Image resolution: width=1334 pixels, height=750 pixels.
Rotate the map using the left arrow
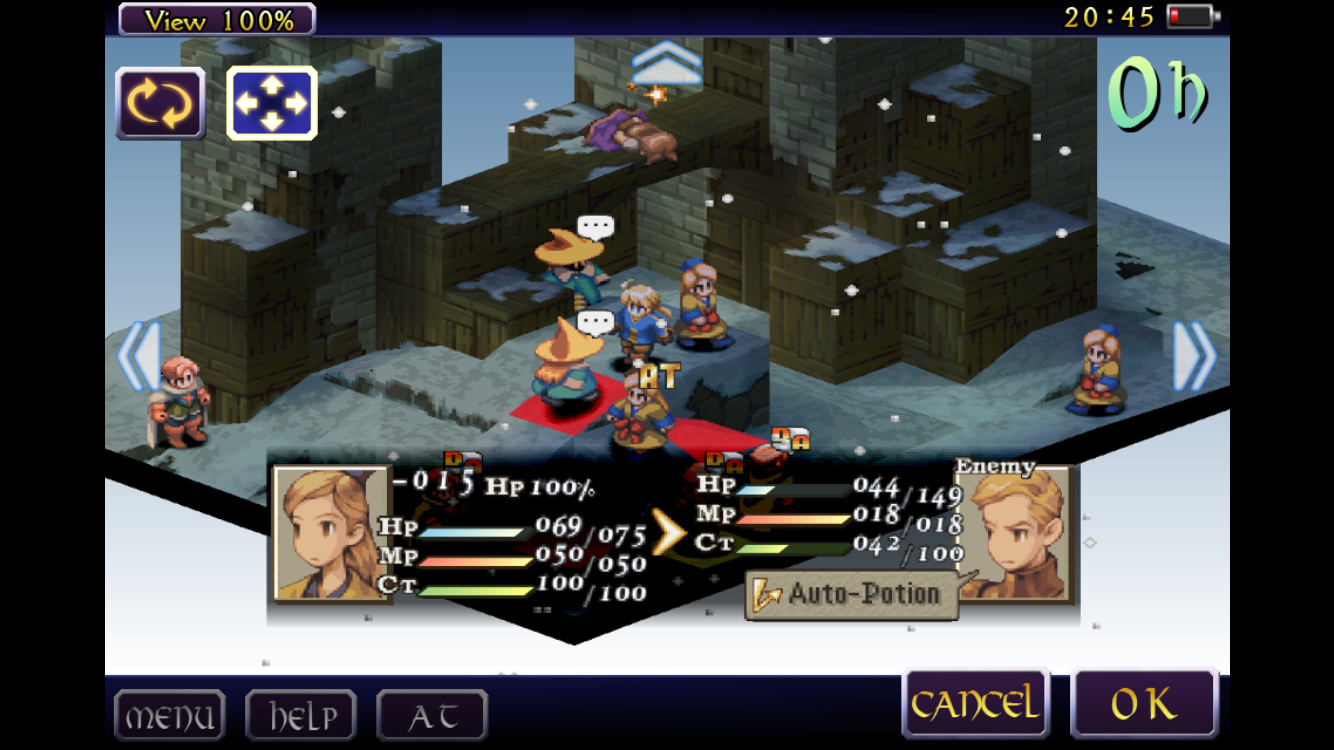coord(139,356)
